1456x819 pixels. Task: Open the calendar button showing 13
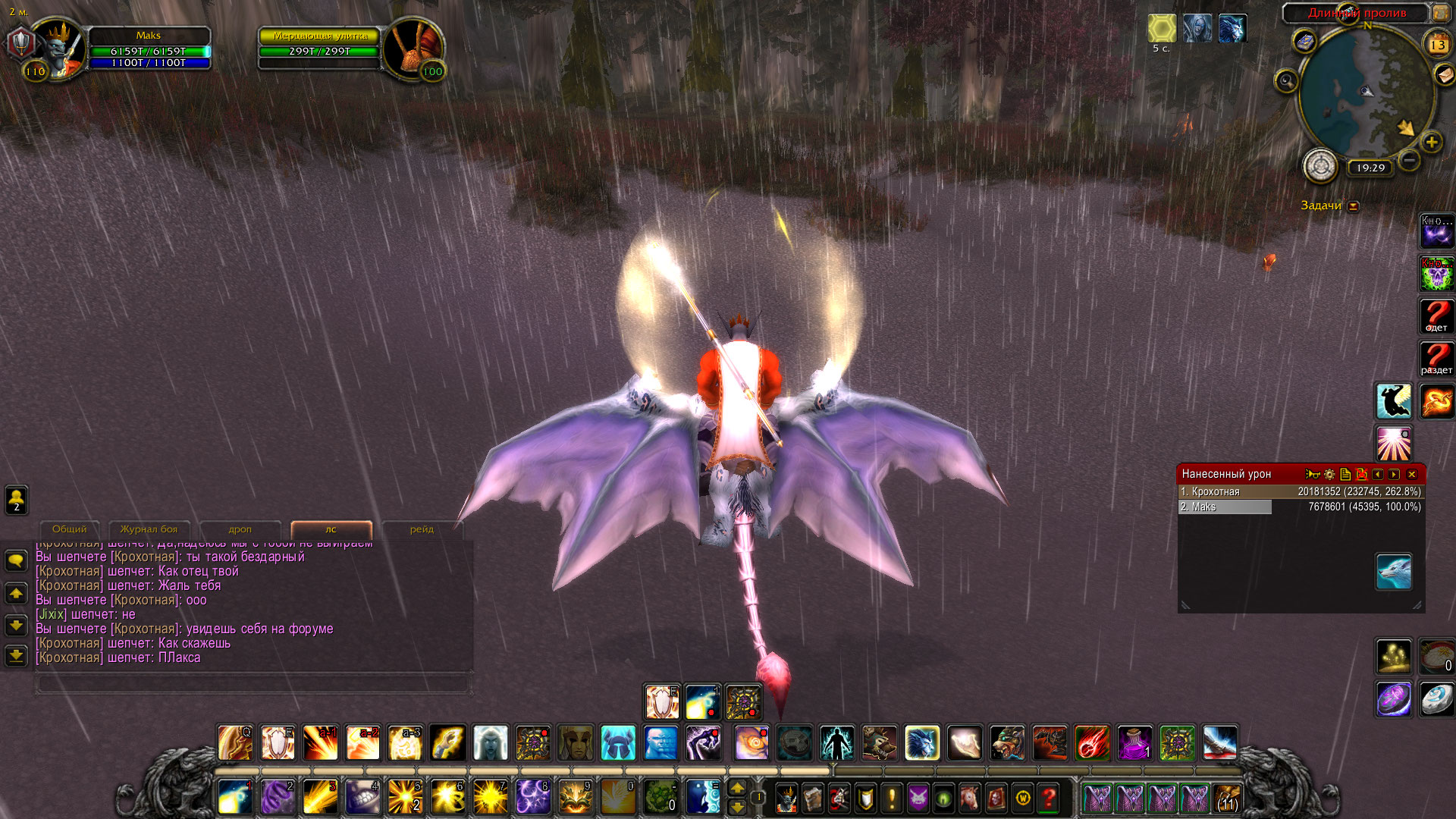pos(1437,45)
